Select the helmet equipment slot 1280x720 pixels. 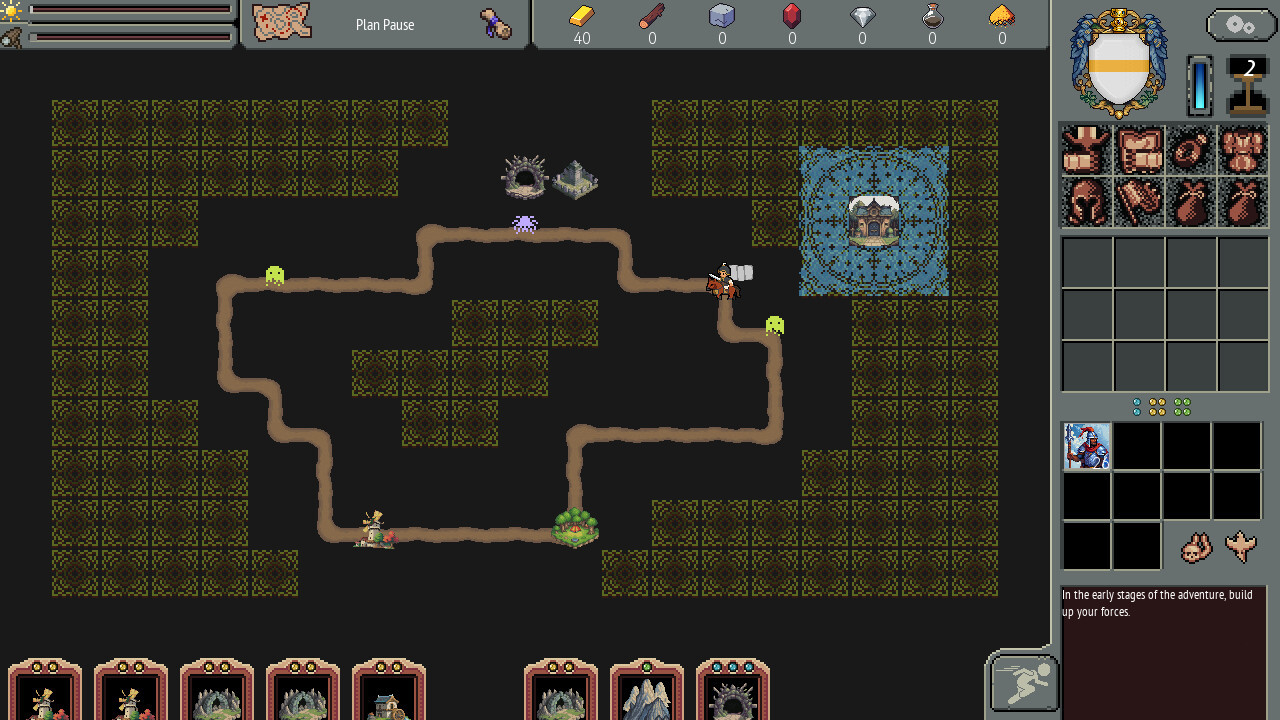1086,202
